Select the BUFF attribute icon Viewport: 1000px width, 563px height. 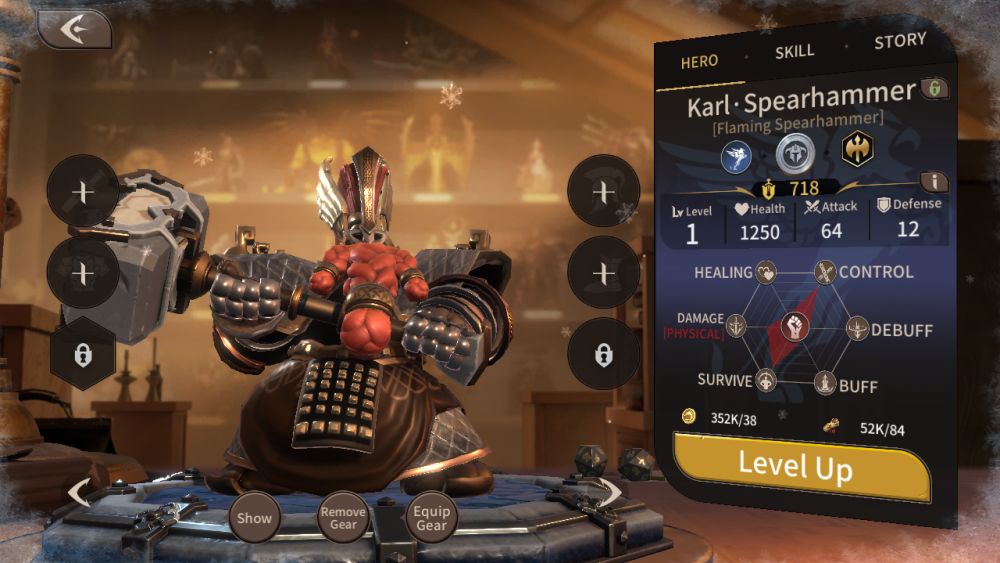tap(824, 383)
